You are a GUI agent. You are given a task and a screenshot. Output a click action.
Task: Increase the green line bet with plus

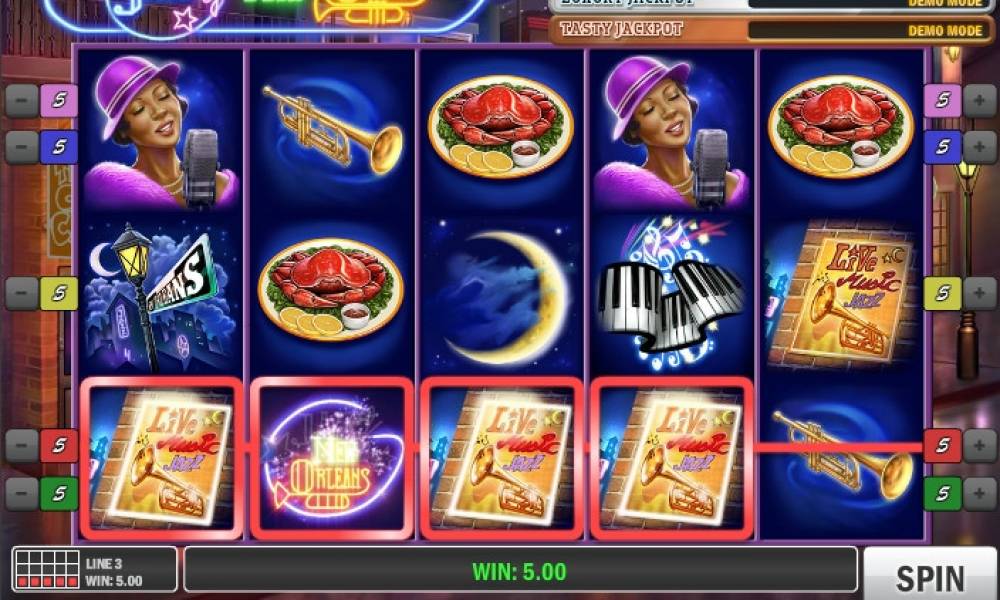pos(979,492)
